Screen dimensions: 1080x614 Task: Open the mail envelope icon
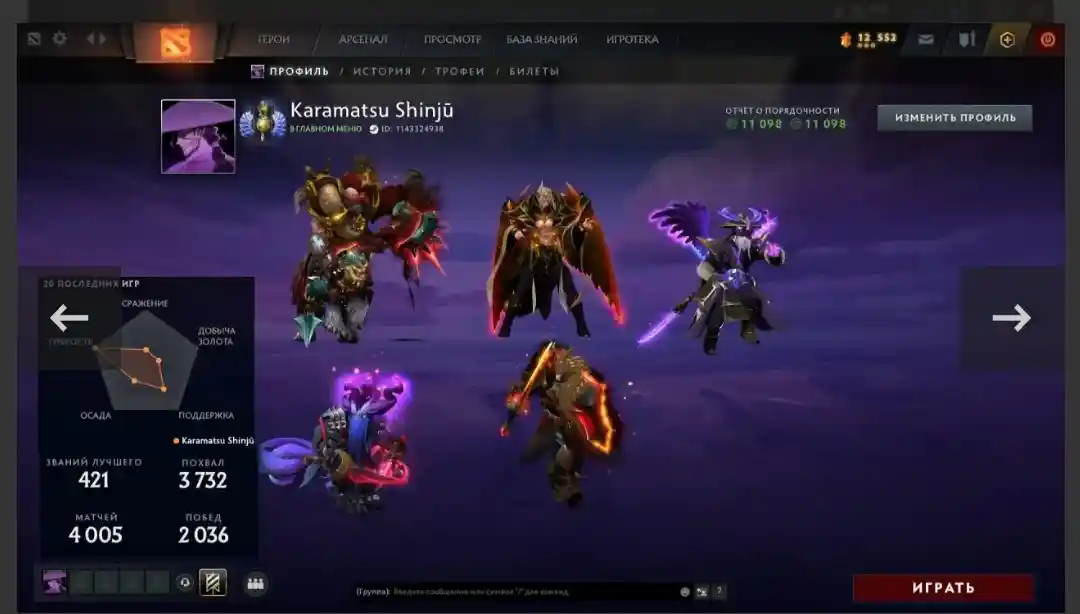pyautogui.click(x=926, y=40)
